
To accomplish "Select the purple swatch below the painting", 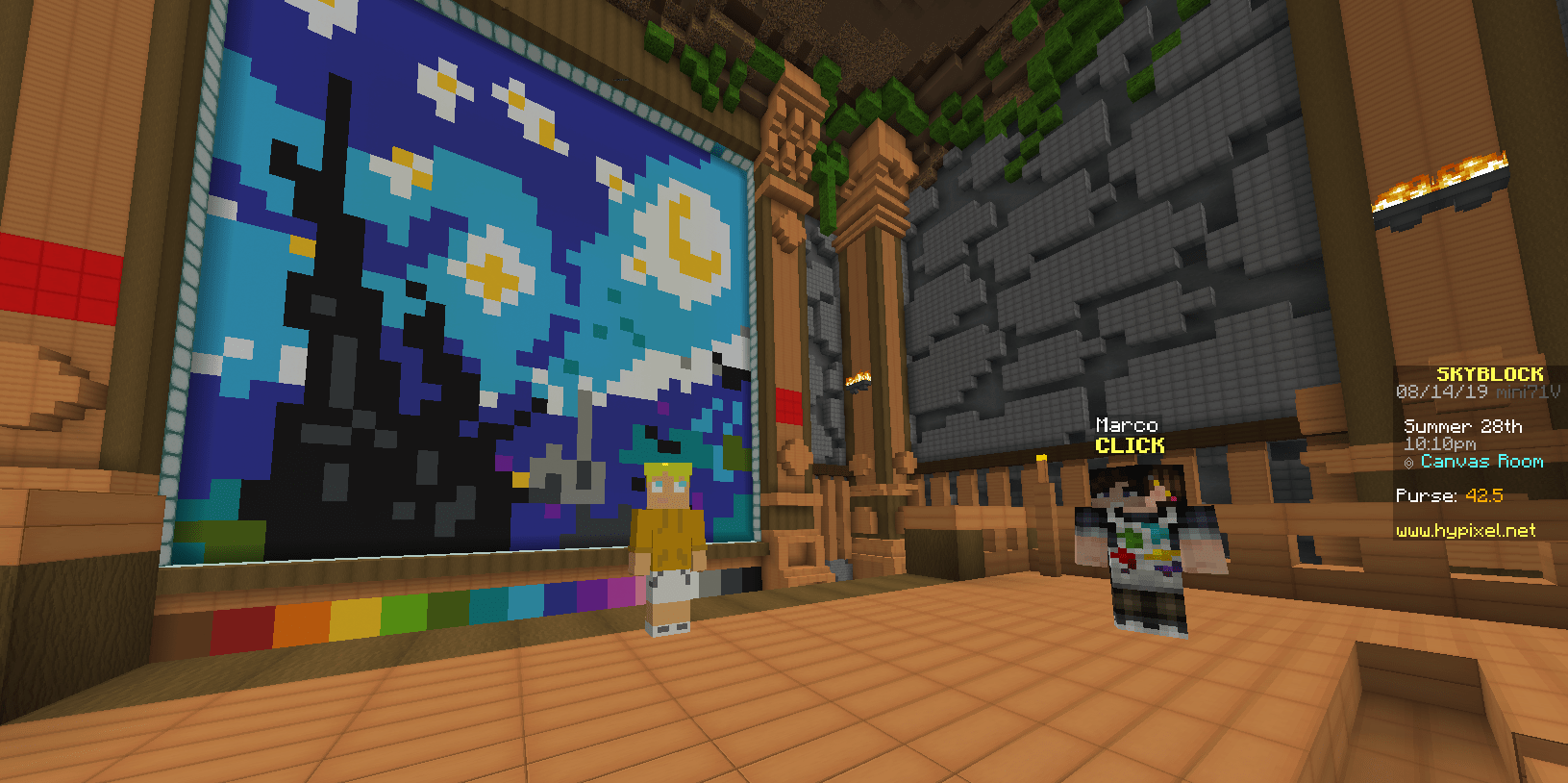I will (591, 596).
